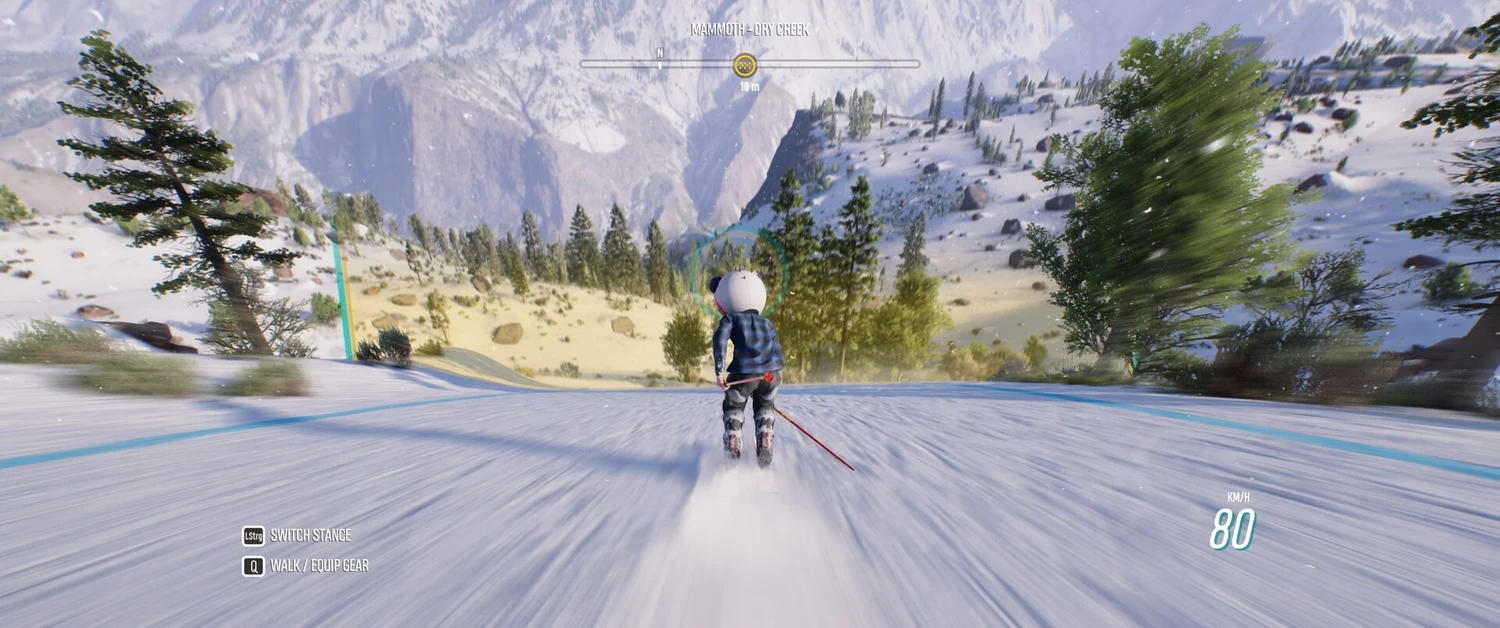Click the yellow objective marker on the compass

(745, 65)
